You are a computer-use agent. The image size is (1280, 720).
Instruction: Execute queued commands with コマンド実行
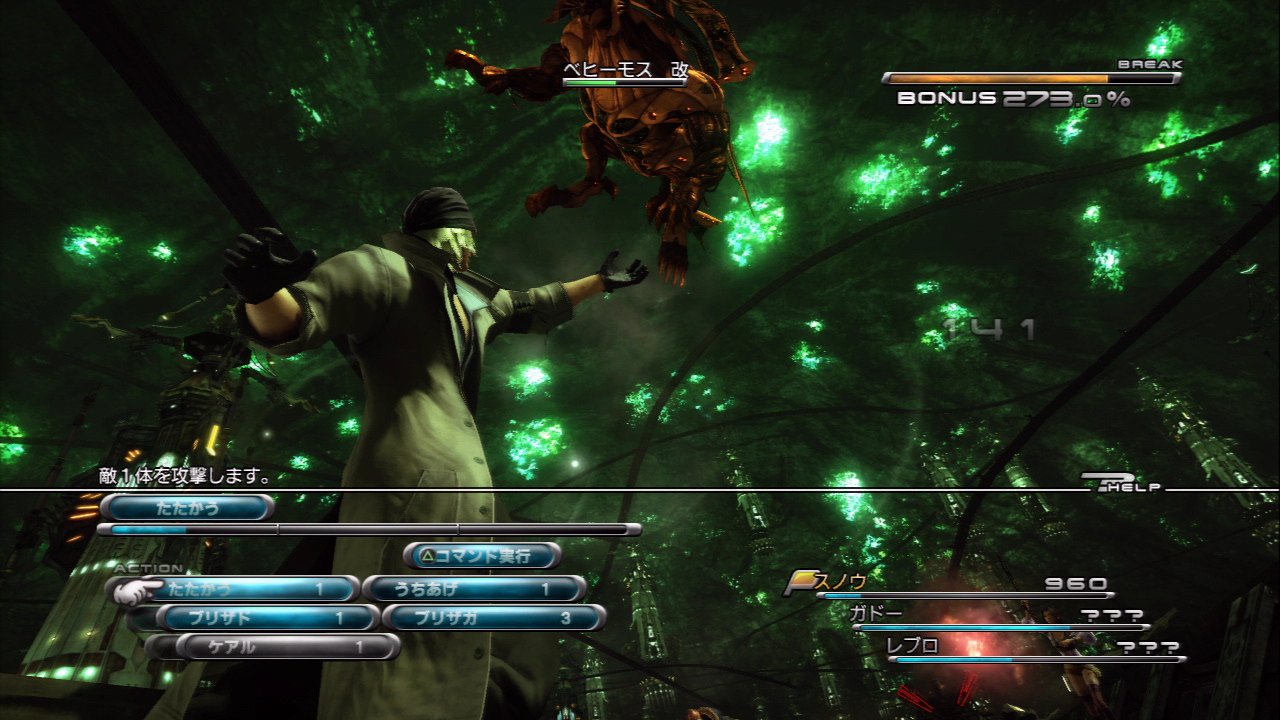point(481,555)
